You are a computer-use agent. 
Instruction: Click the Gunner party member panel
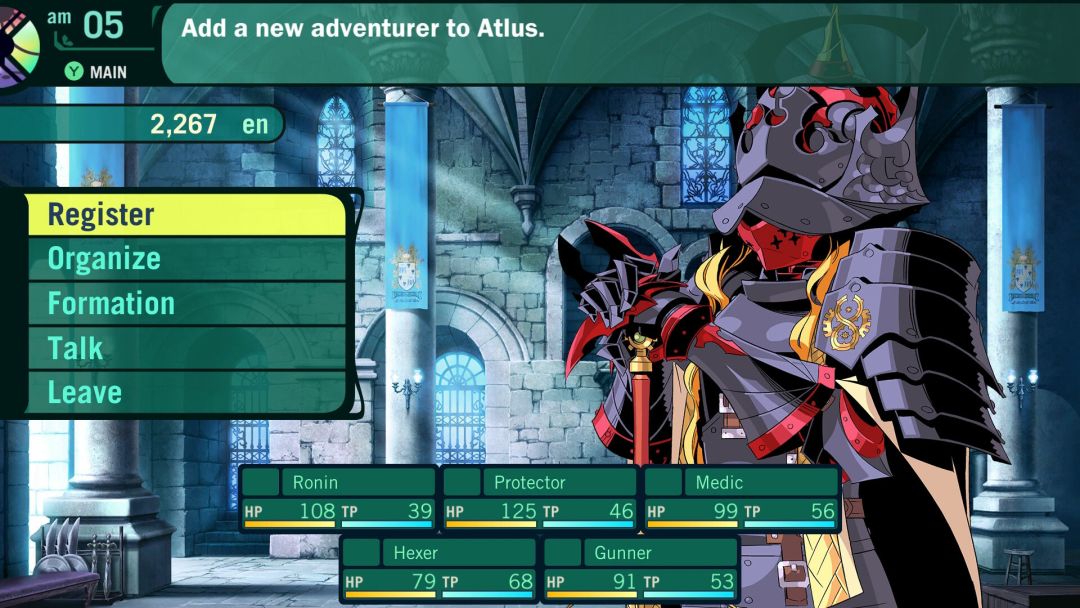coord(640,568)
